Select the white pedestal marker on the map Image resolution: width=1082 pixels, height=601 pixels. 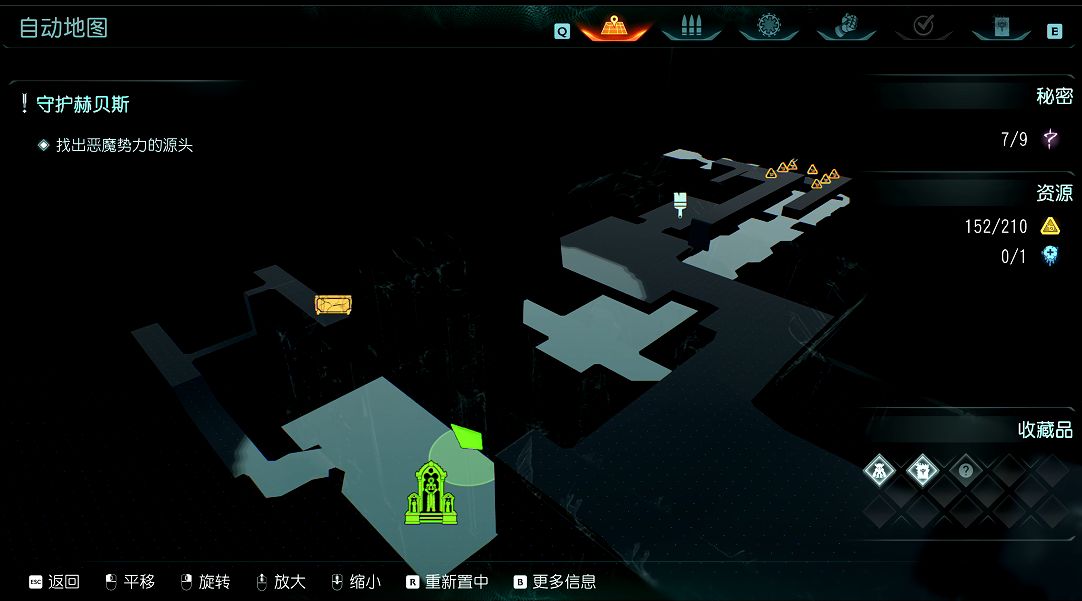tap(681, 204)
